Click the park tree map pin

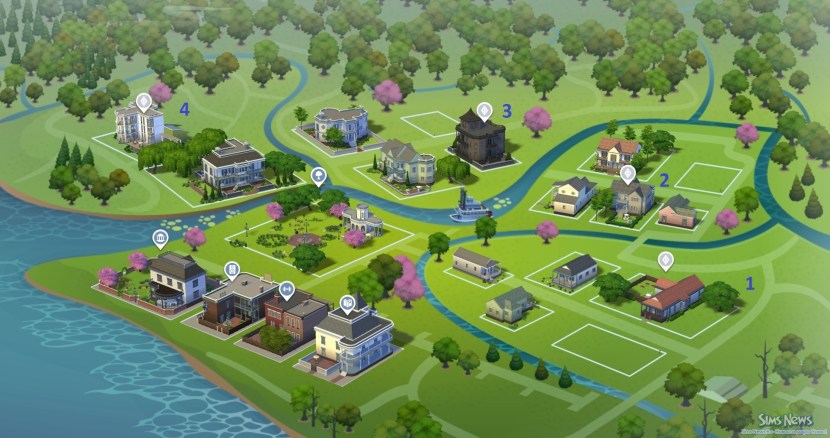tap(318, 175)
